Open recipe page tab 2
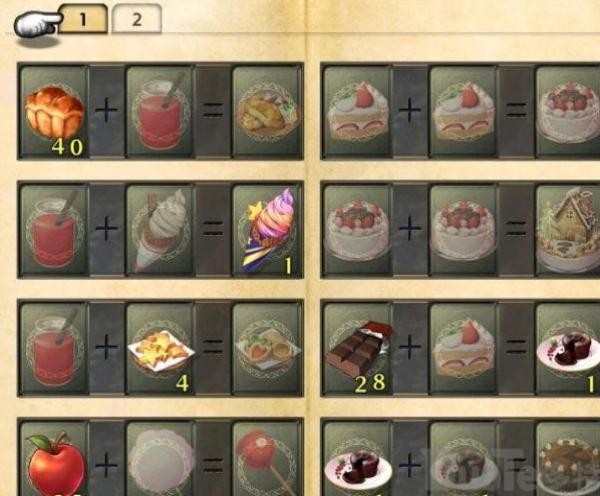 tap(136, 18)
